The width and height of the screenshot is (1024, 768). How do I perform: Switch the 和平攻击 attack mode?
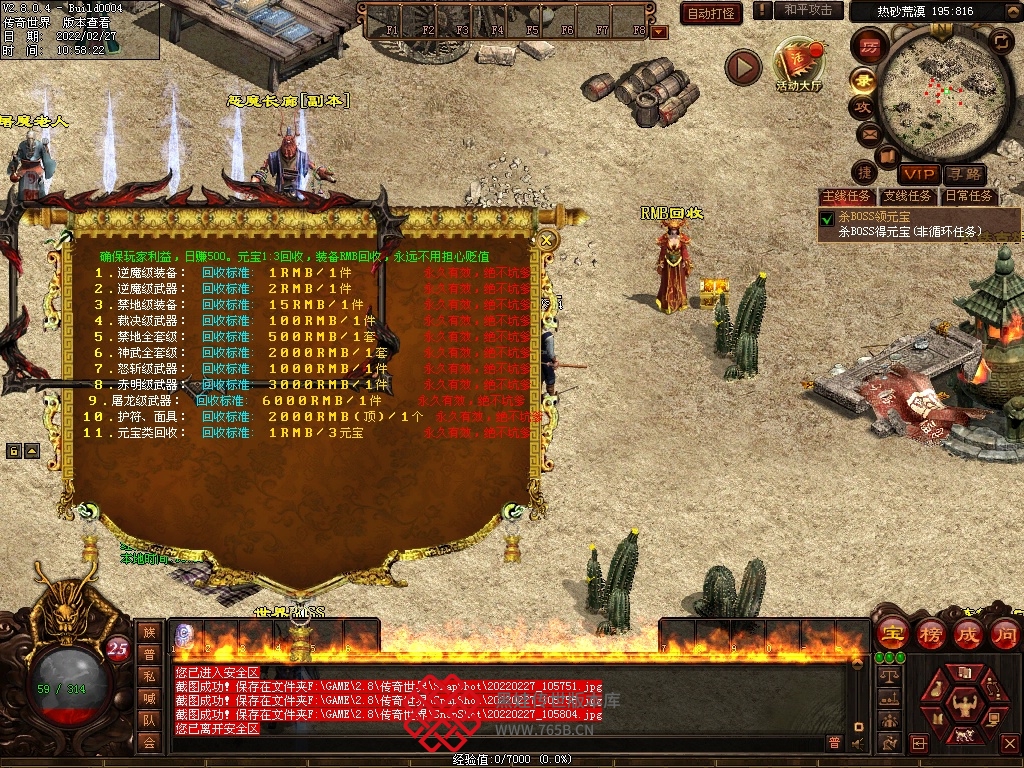click(x=807, y=10)
